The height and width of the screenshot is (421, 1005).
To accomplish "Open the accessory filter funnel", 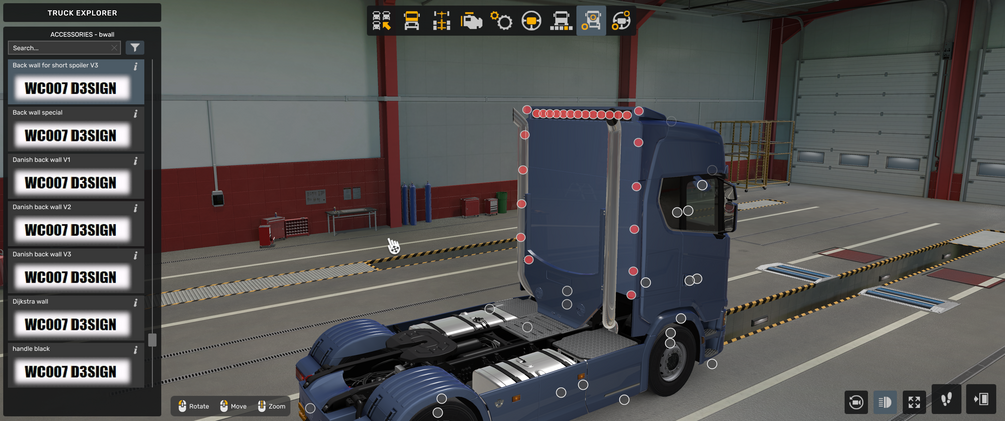I will (x=135, y=47).
